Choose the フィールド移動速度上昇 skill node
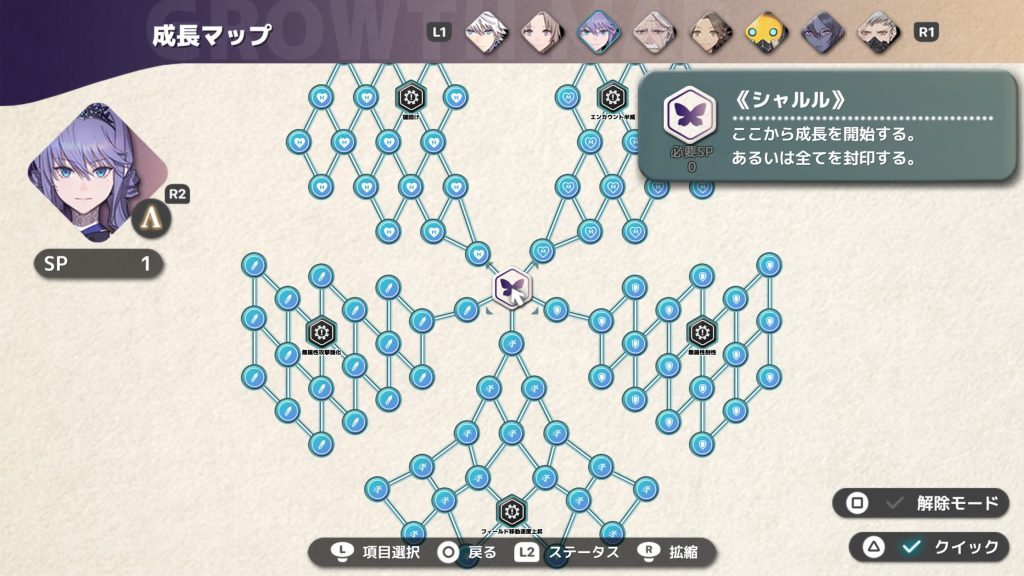Image resolution: width=1024 pixels, height=576 pixels. pyautogui.click(x=512, y=511)
